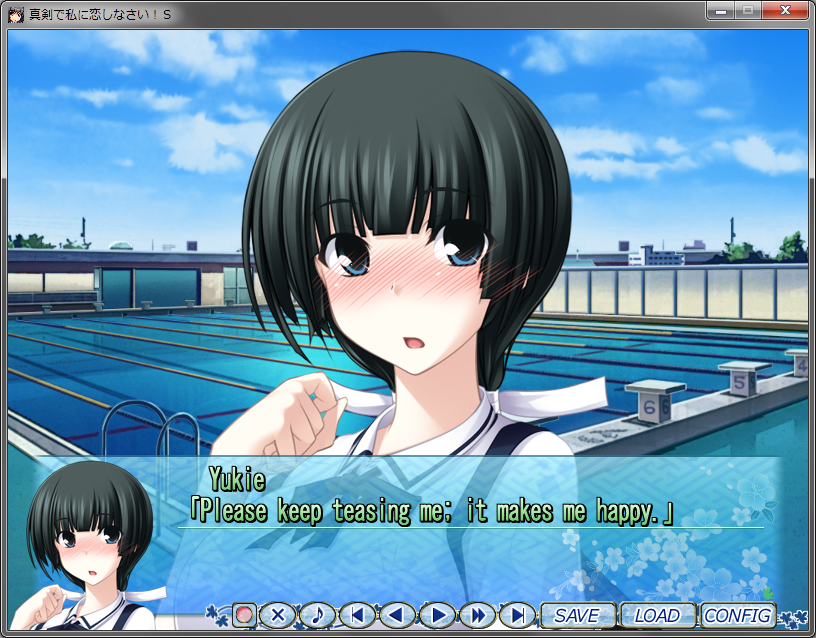Go back one line with the left arrow
The height and width of the screenshot is (638, 816).
click(397, 615)
